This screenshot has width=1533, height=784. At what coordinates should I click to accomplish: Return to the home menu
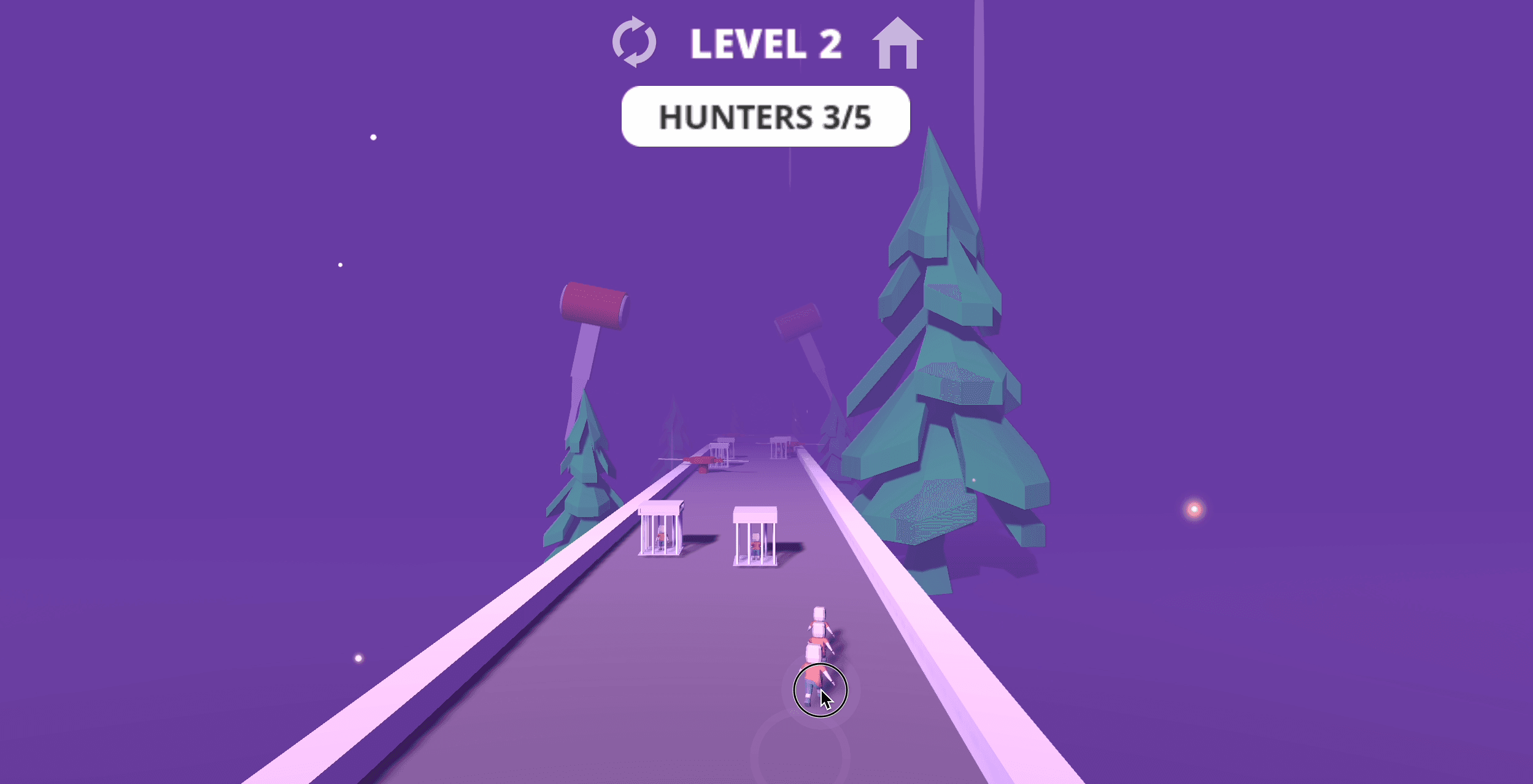897,44
